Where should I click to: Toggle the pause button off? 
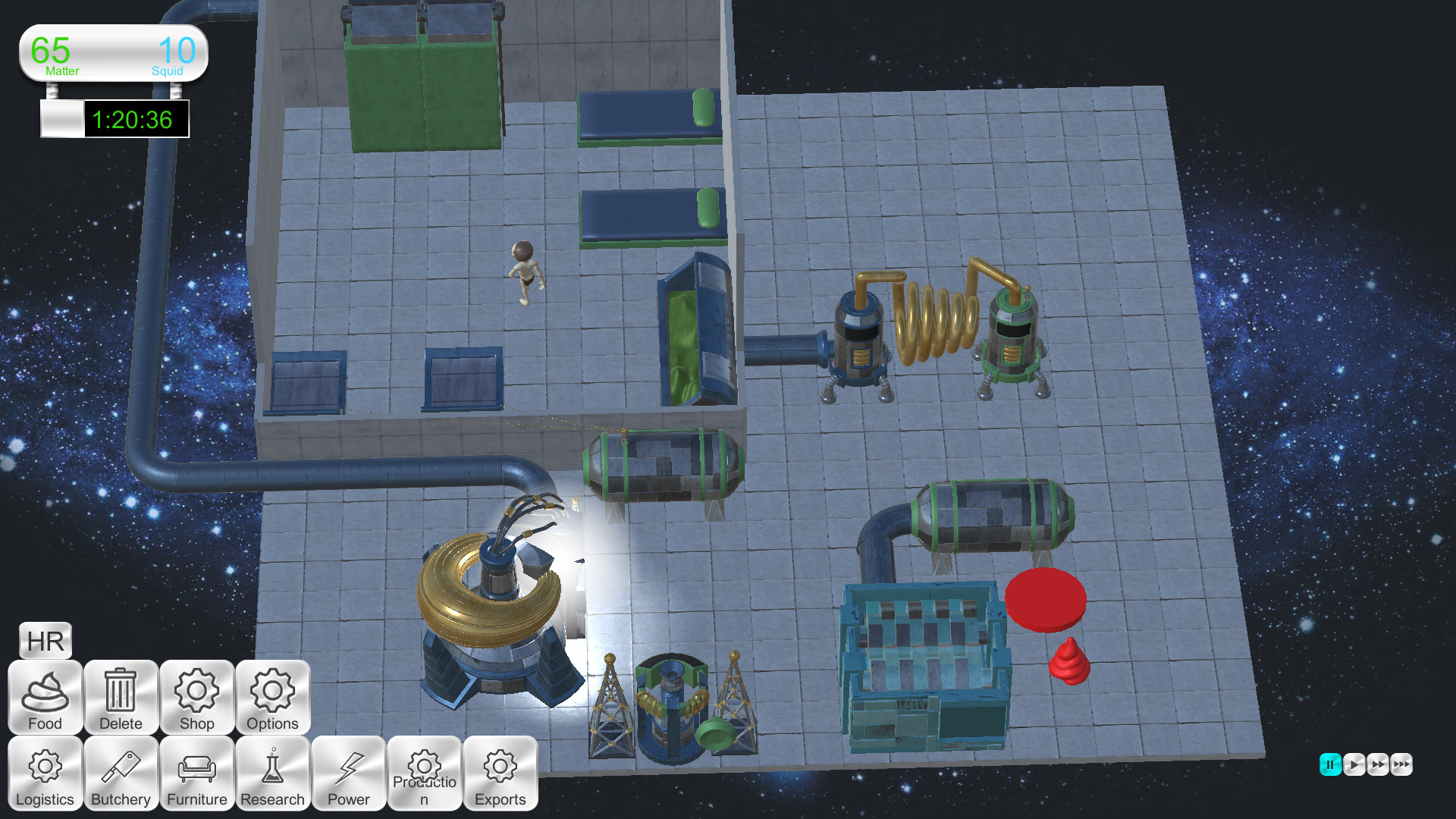(x=1329, y=765)
